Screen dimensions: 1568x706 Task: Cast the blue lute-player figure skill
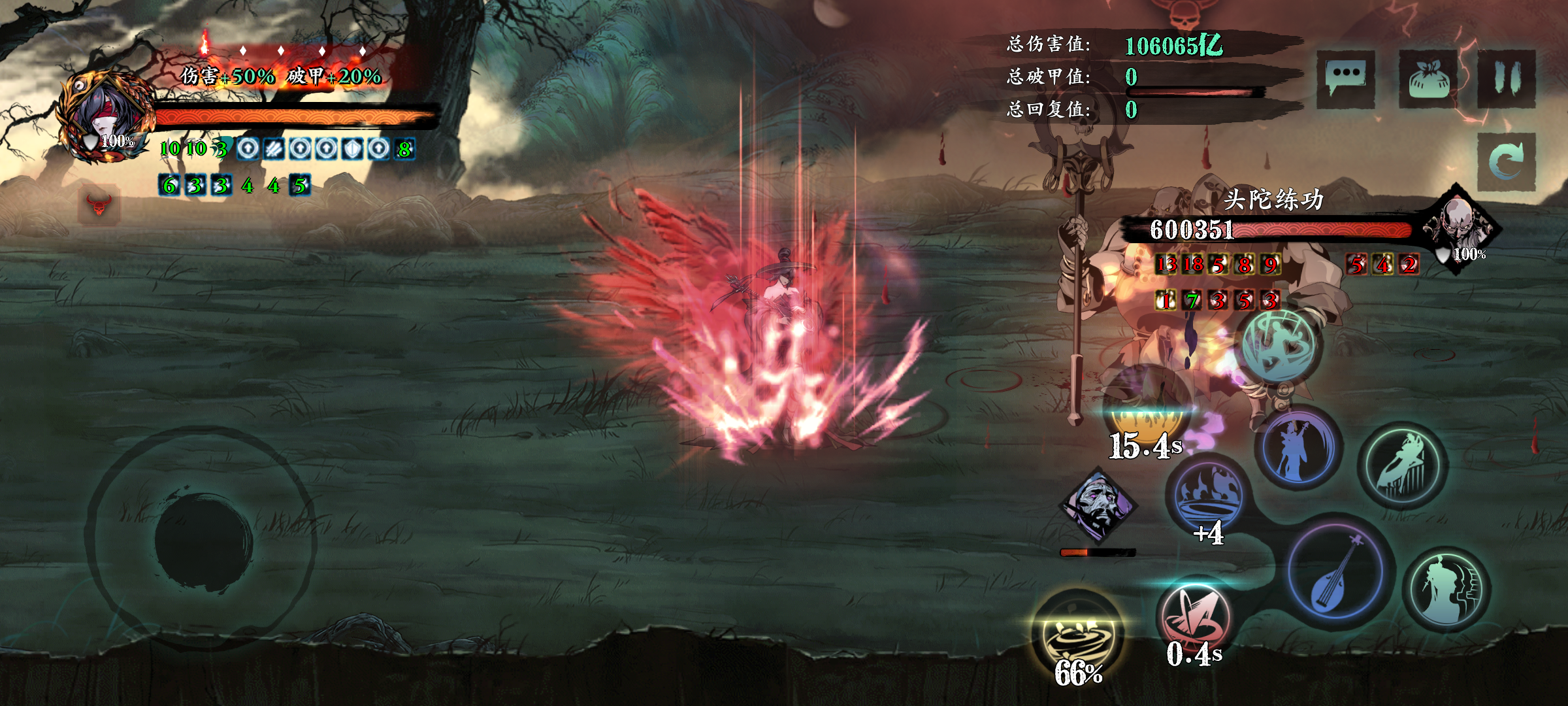click(x=1297, y=449)
